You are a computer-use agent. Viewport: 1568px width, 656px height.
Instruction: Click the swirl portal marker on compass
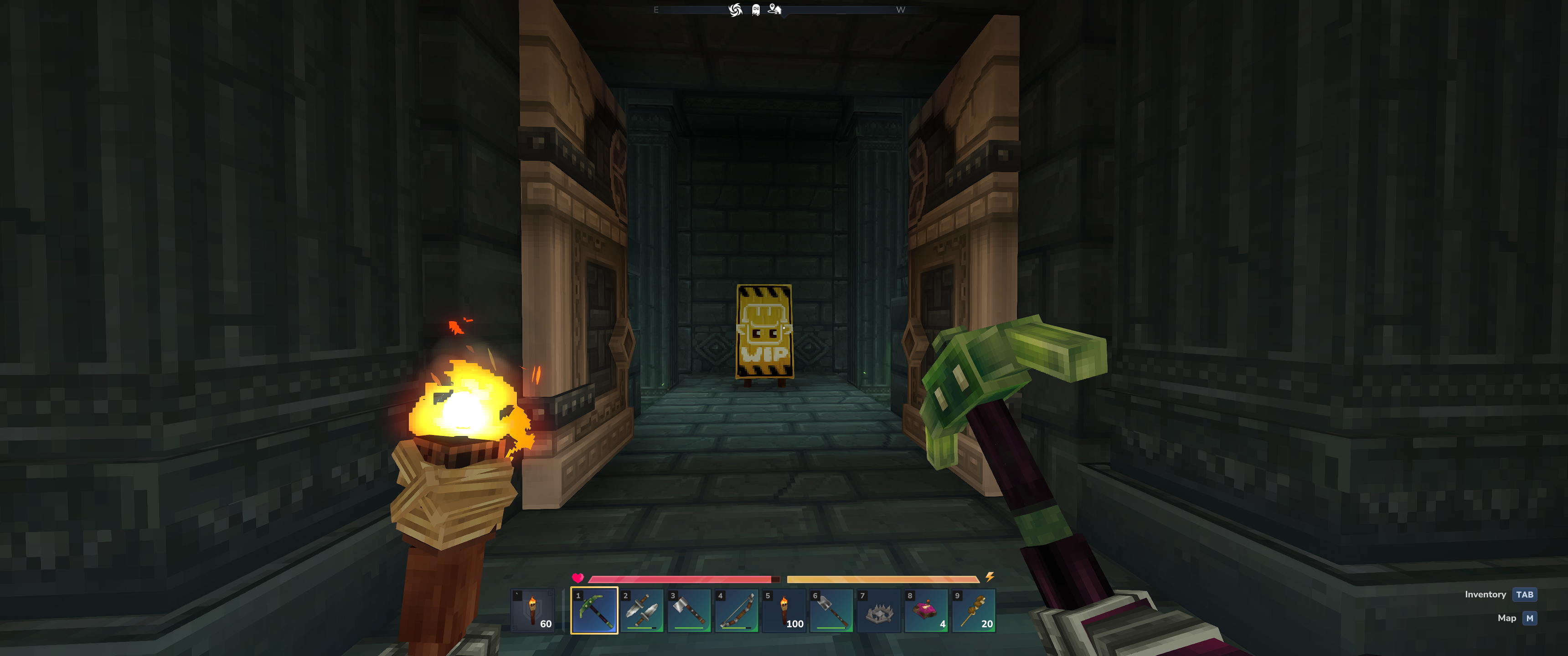click(x=735, y=10)
